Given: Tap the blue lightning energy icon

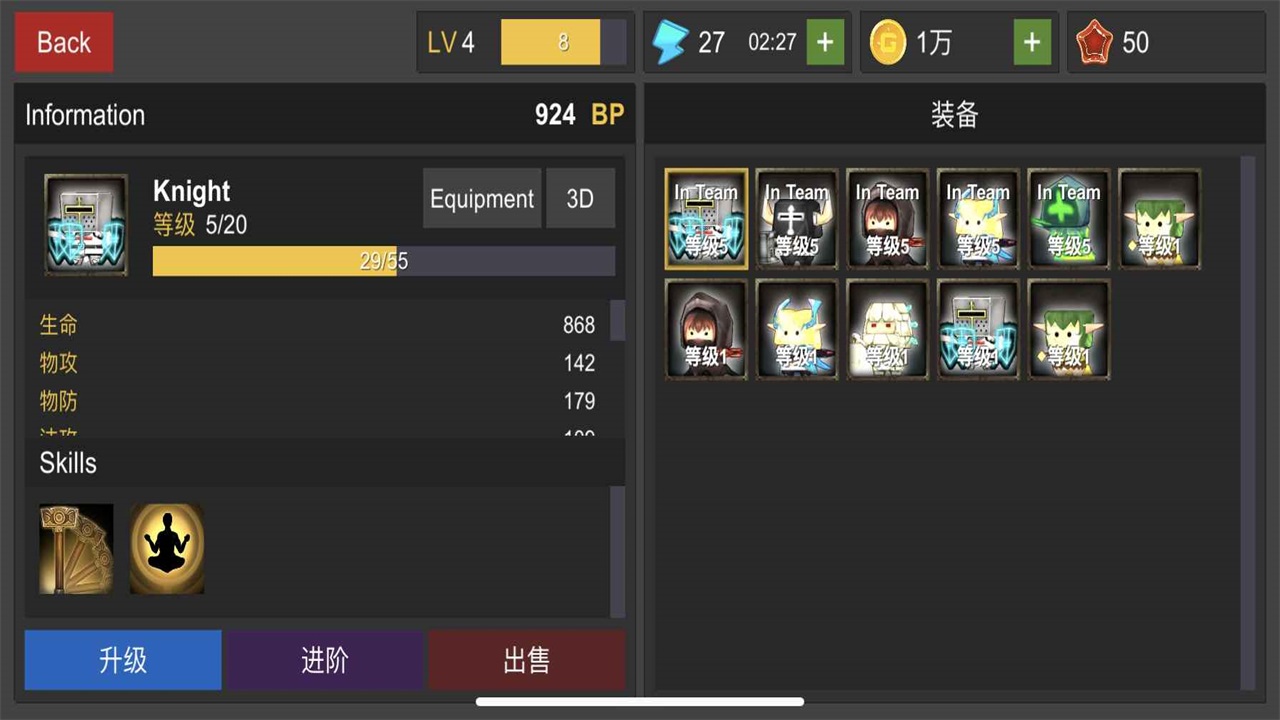Looking at the screenshot, I should pyautogui.click(x=671, y=41).
